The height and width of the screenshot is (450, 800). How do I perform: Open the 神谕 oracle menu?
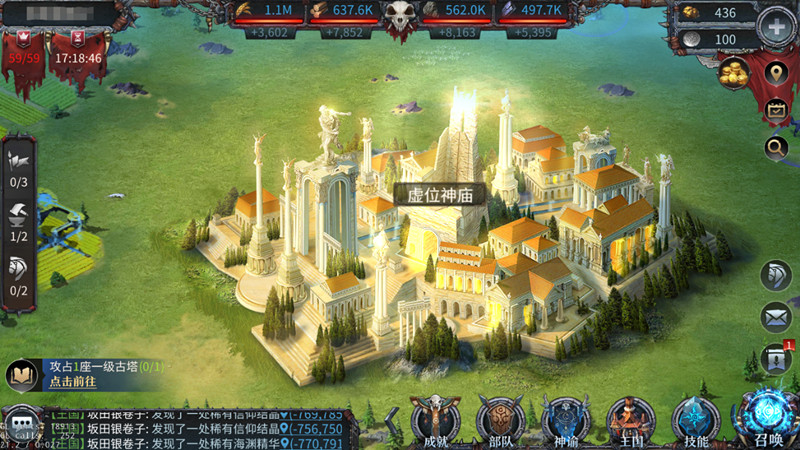click(x=565, y=418)
